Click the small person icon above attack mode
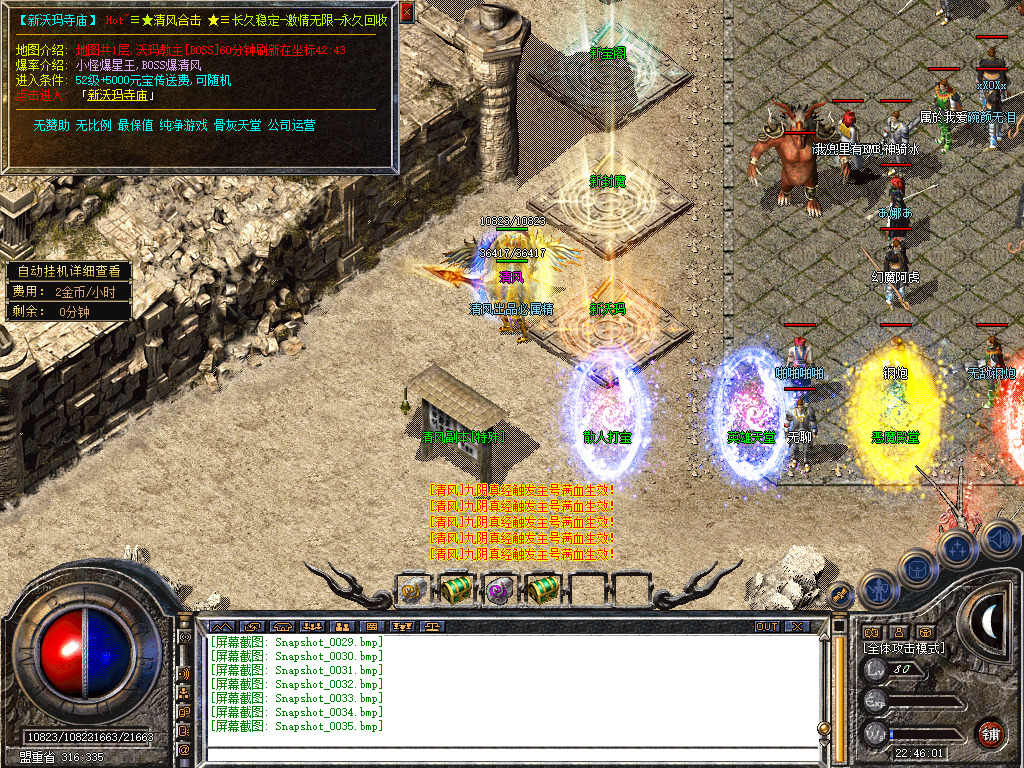The width and height of the screenshot is (1024, 768). 899,632
